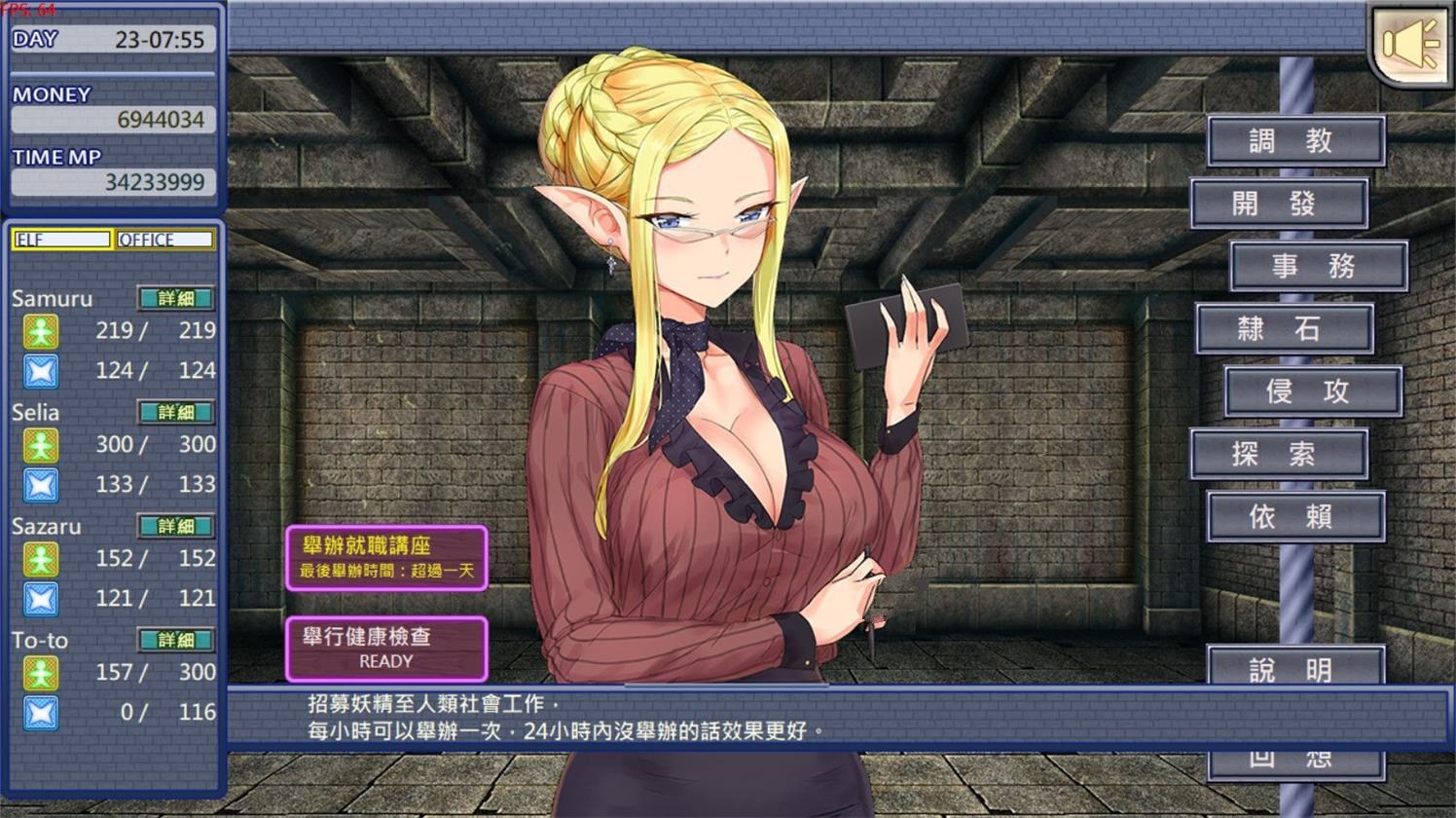Open the 開發 menu
The image size is (1456, 818).
pyautogui.click(x=1280, y=203)
